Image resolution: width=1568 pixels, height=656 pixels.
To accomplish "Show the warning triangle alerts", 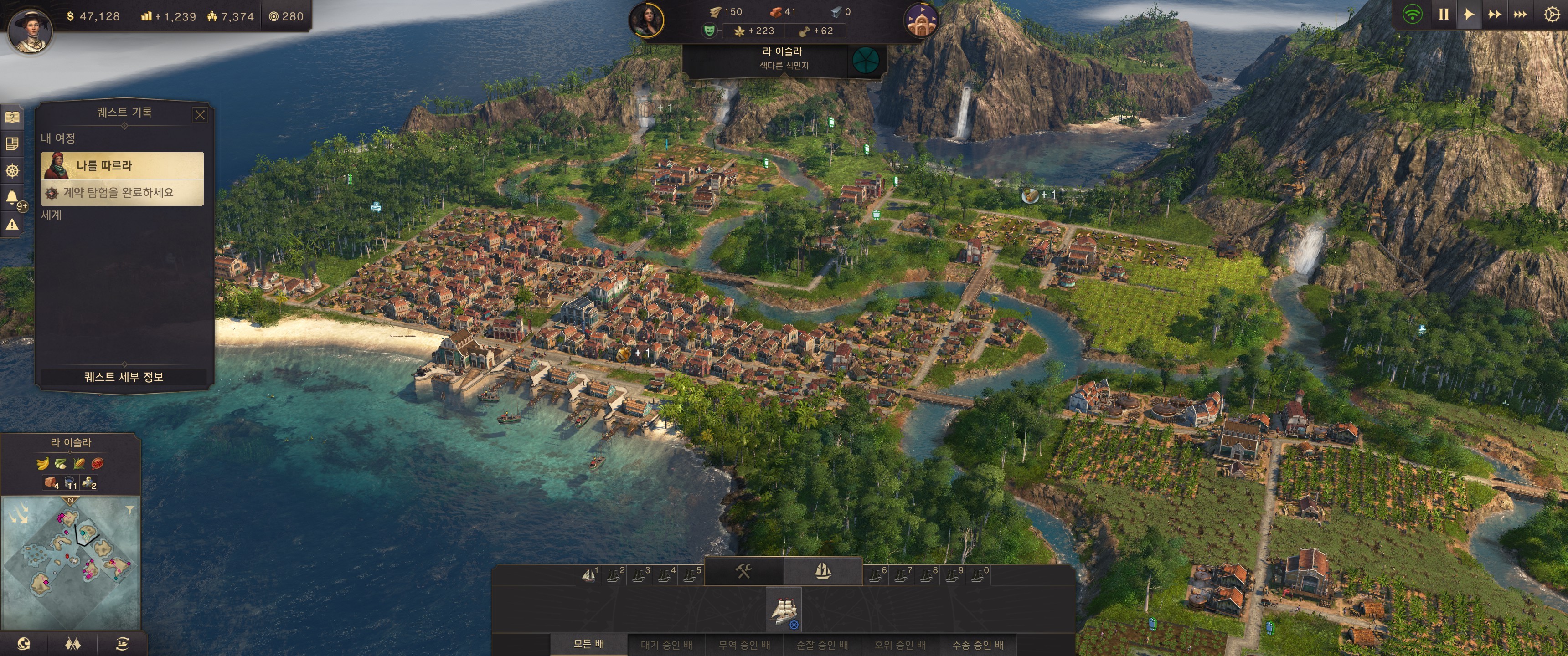I will 11,225.
